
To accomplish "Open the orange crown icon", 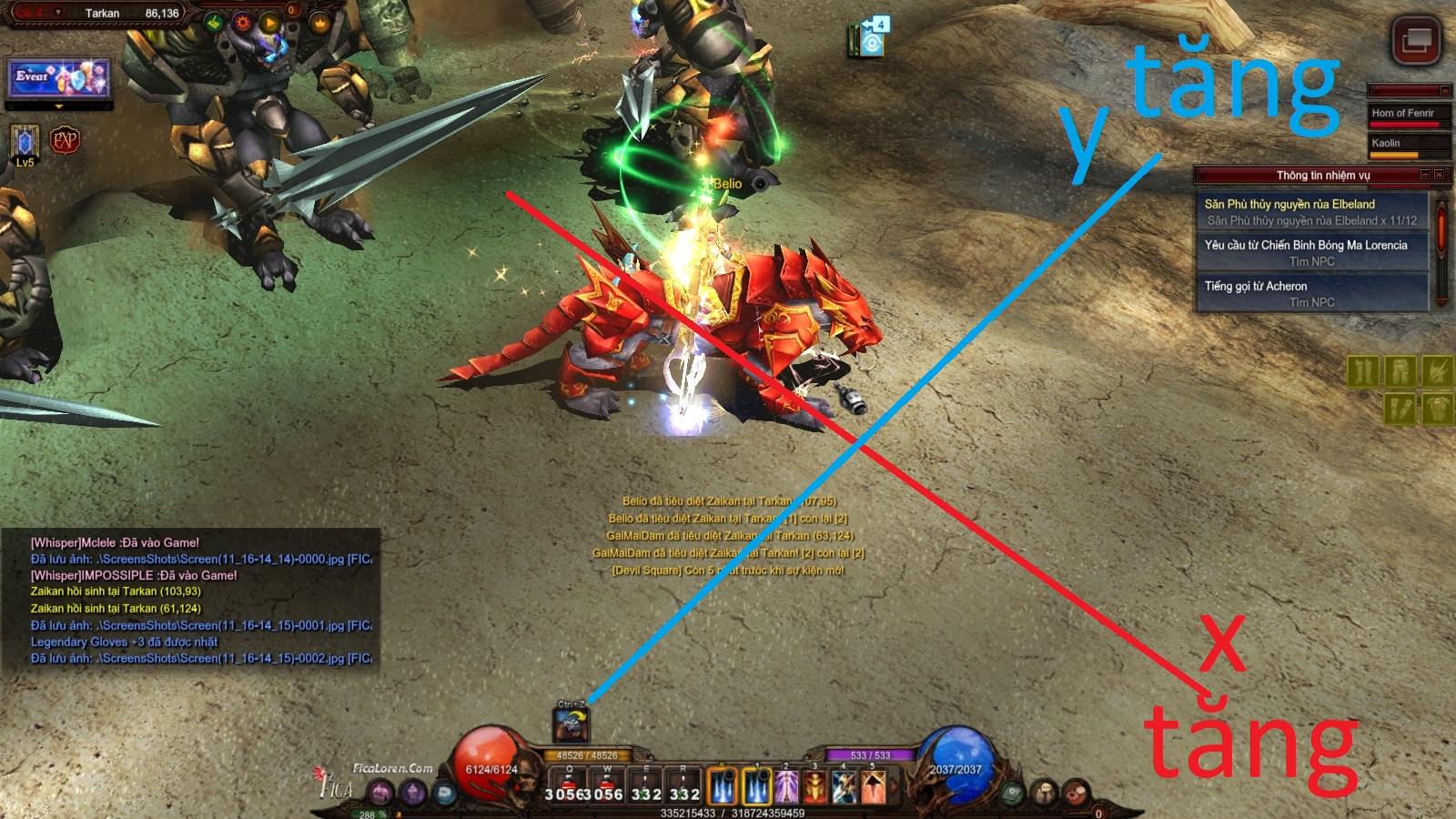I will (x=319, y=23).
